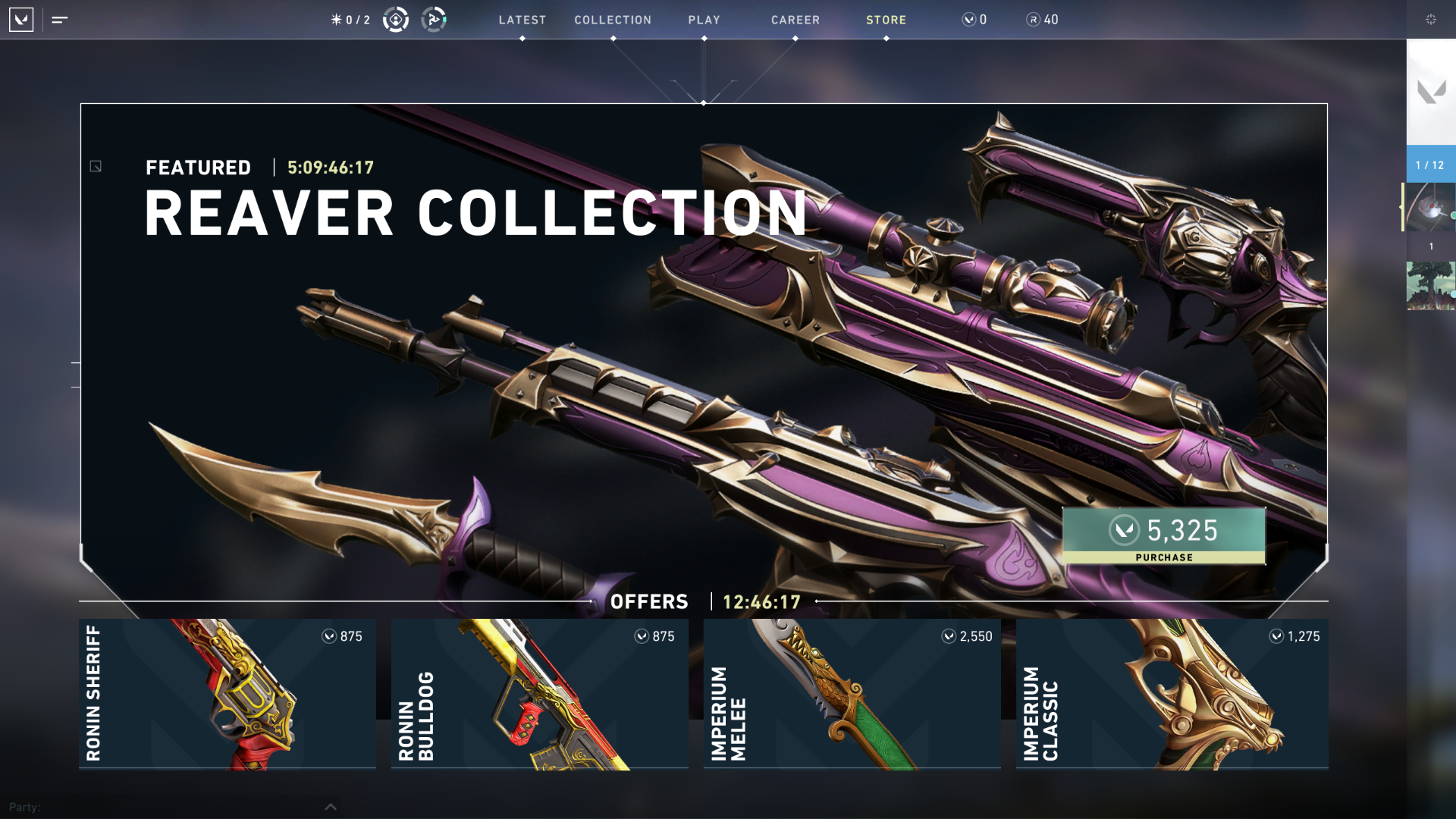Open the Imperium Classic offer

(x=1172, y=693)
